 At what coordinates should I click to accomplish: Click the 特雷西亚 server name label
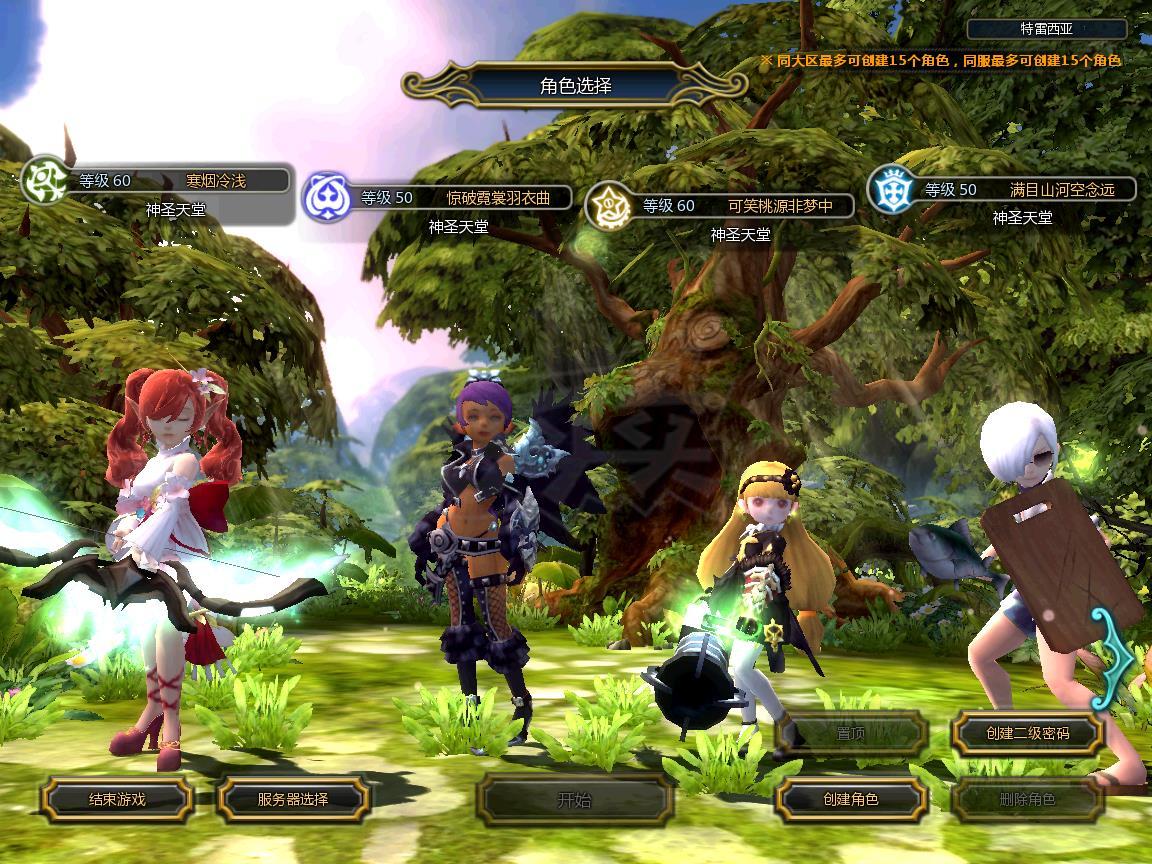click(x=1047, y=30)
